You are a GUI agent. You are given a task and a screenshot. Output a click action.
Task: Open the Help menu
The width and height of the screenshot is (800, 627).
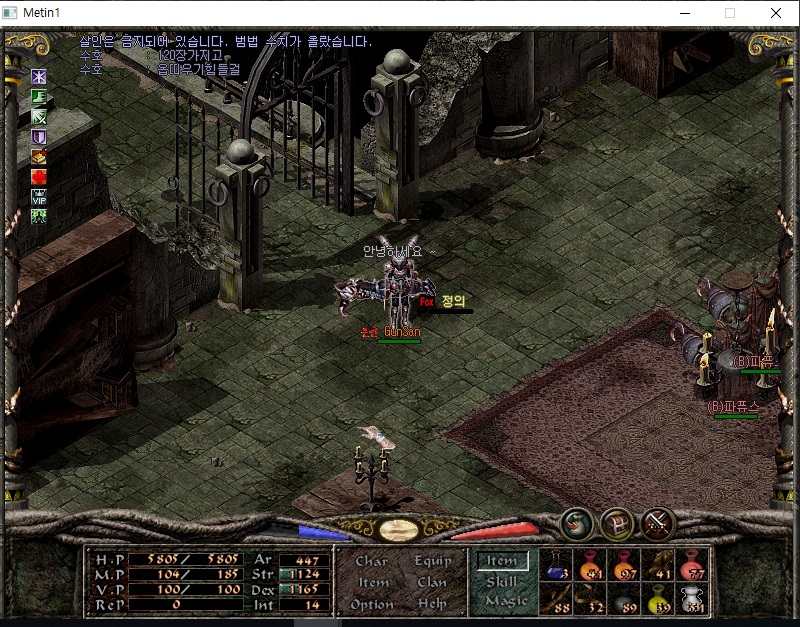coord(432,604)
